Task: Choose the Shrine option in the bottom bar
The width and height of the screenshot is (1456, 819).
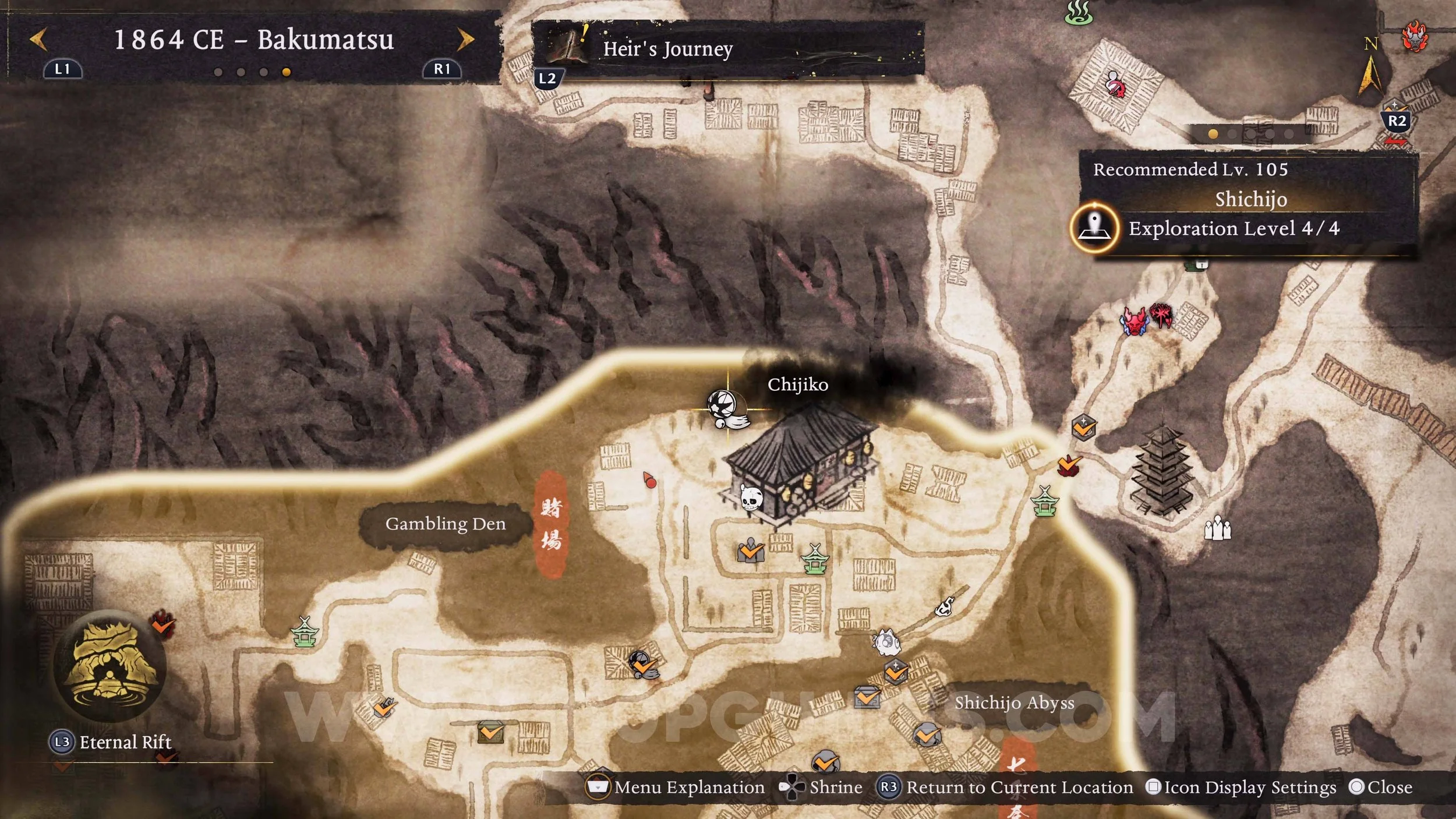Action: (x=822, y=788)
